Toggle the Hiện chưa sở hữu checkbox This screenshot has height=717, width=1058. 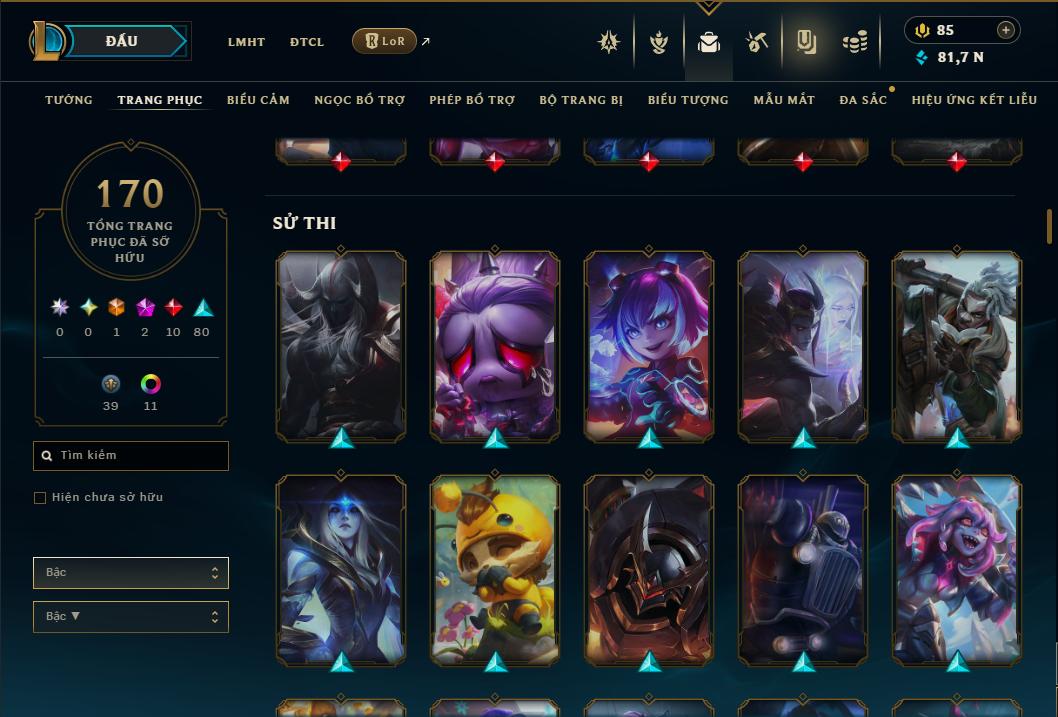tap(40, 497)
